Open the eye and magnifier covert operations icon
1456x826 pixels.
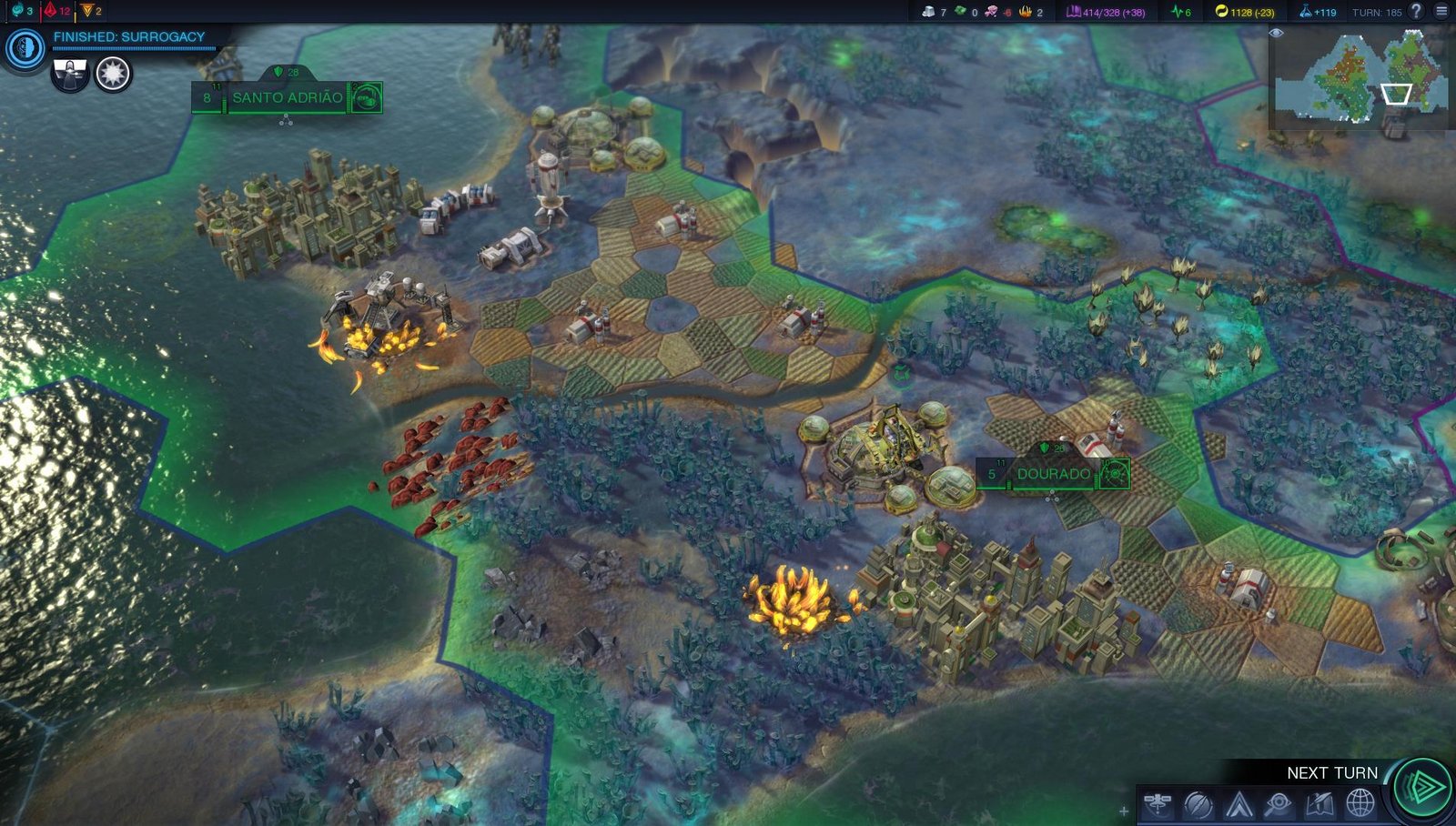(x=1279, y=804)
